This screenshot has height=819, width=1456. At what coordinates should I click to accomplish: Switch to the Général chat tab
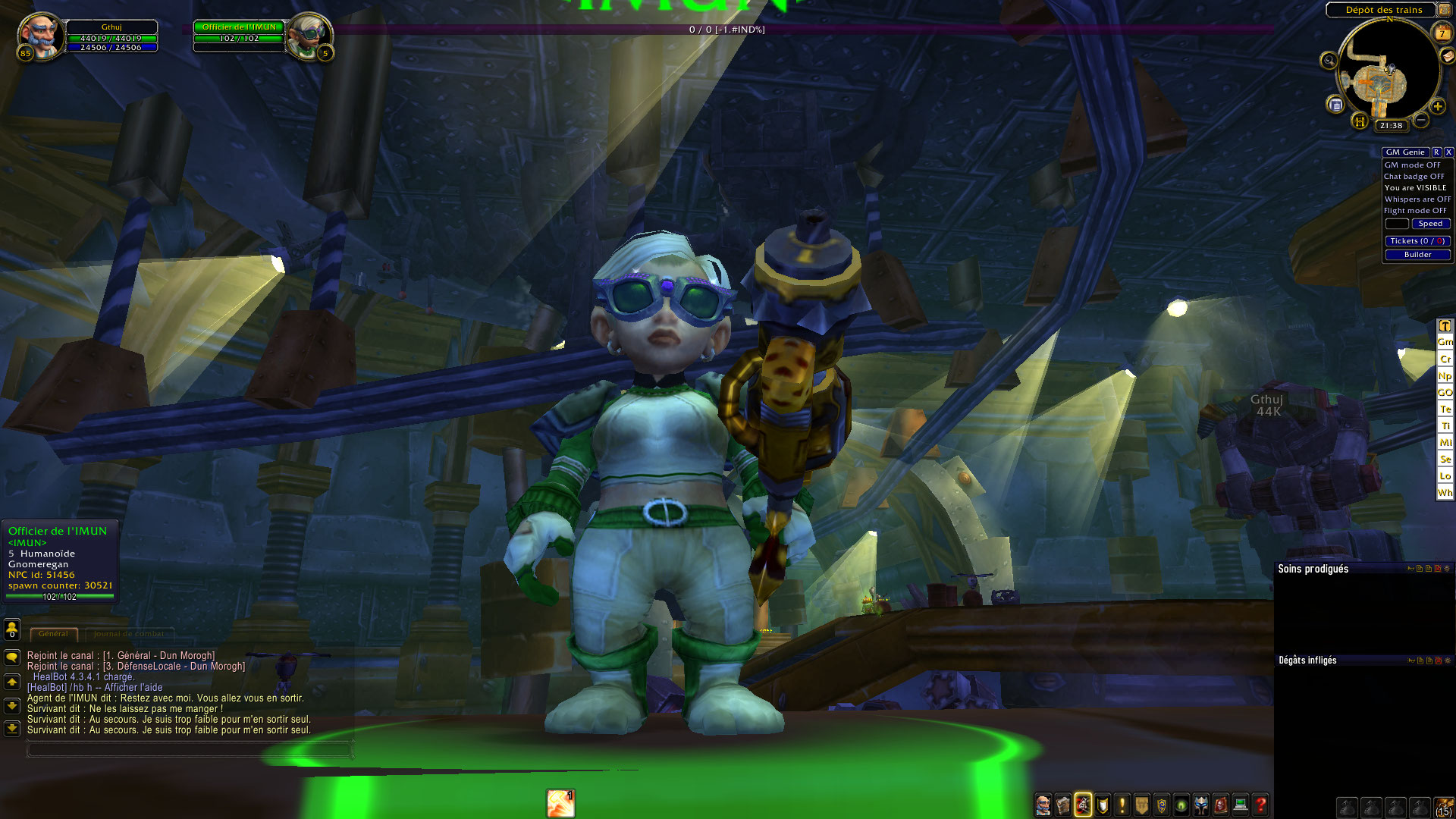pos(53,634)
